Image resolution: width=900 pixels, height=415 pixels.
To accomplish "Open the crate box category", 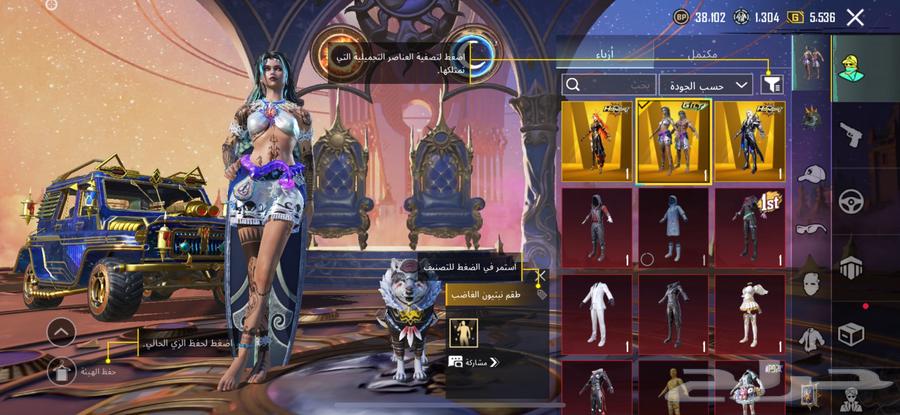I will coord(851,333).
